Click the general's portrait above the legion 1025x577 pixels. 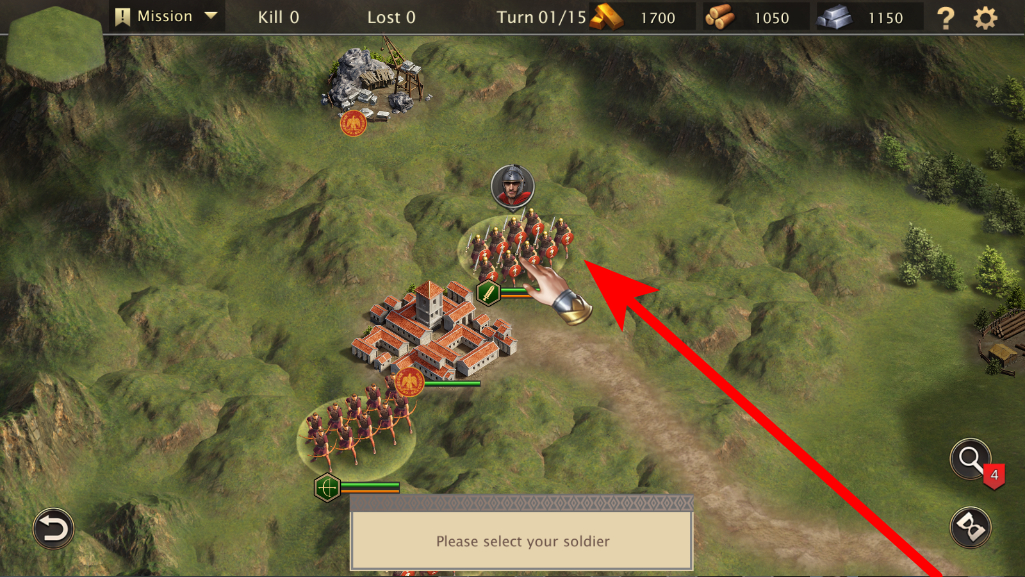click(x=513, y=187)
